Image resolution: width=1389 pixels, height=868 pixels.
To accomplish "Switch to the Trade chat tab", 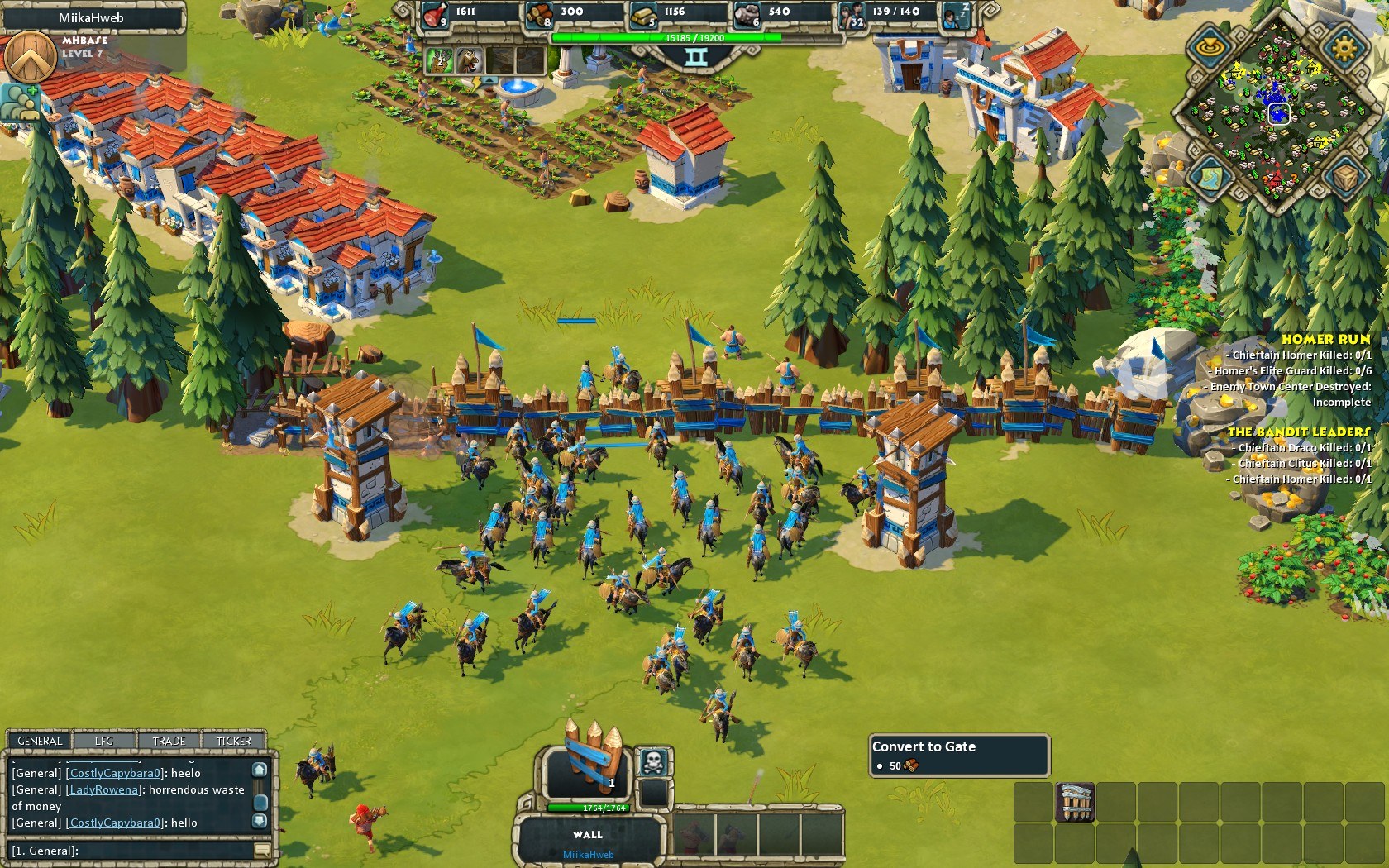I will click(169, 741).
